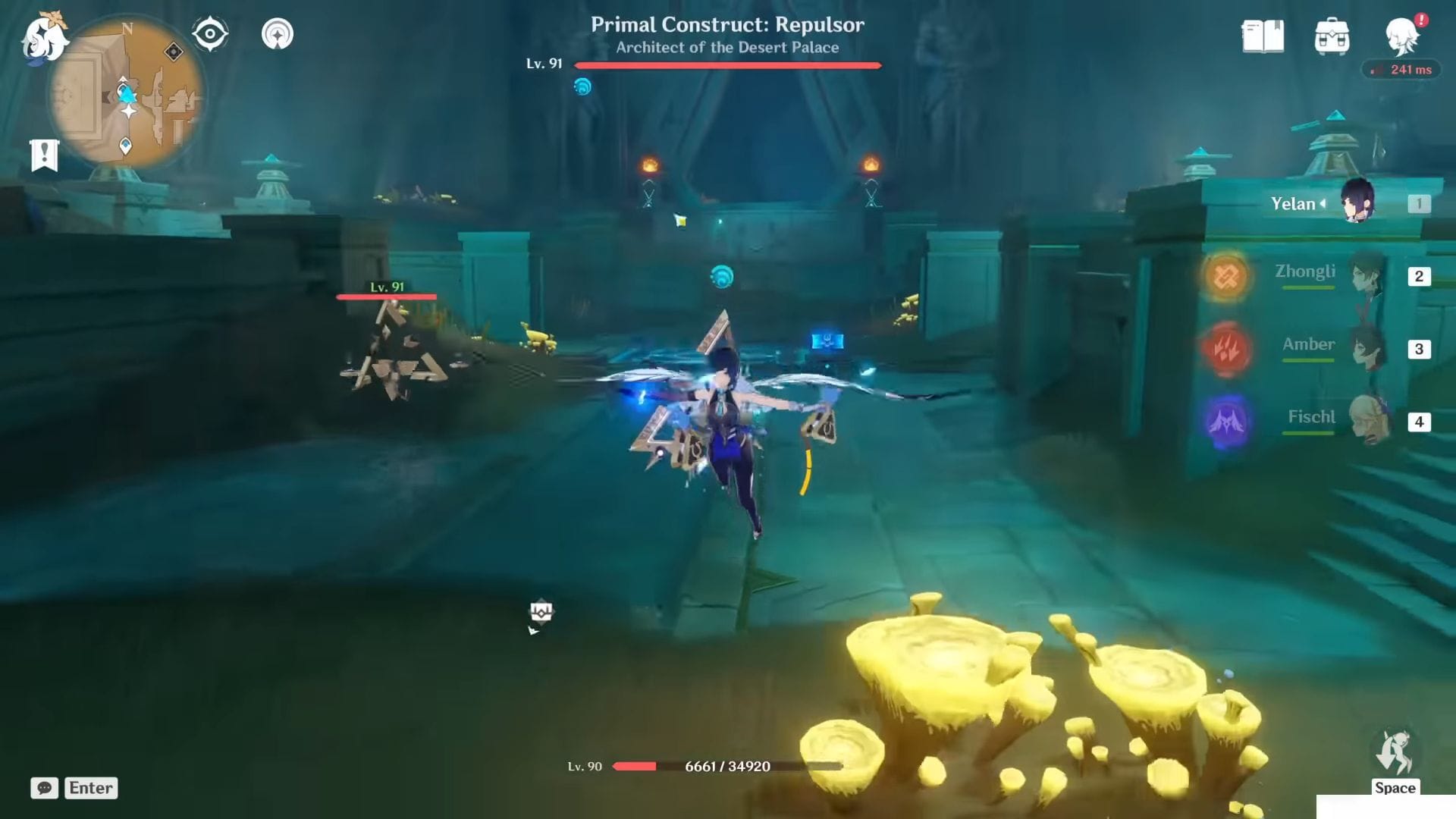Toggle the elemental sight eye icon
The image size is (1456, 819).
pyautogui.click(x=210, y=34)
